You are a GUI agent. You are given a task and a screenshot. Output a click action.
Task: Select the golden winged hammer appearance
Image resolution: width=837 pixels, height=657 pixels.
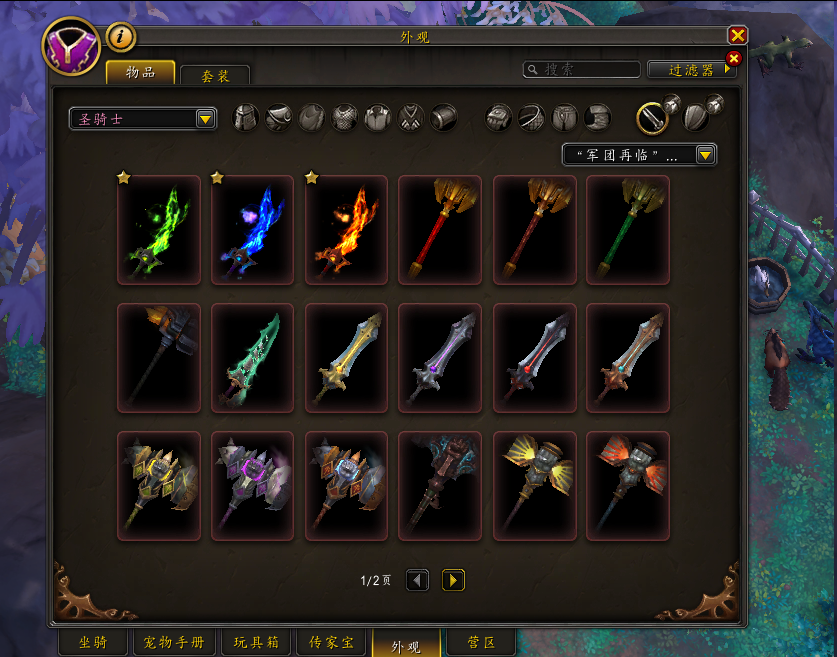534,486
